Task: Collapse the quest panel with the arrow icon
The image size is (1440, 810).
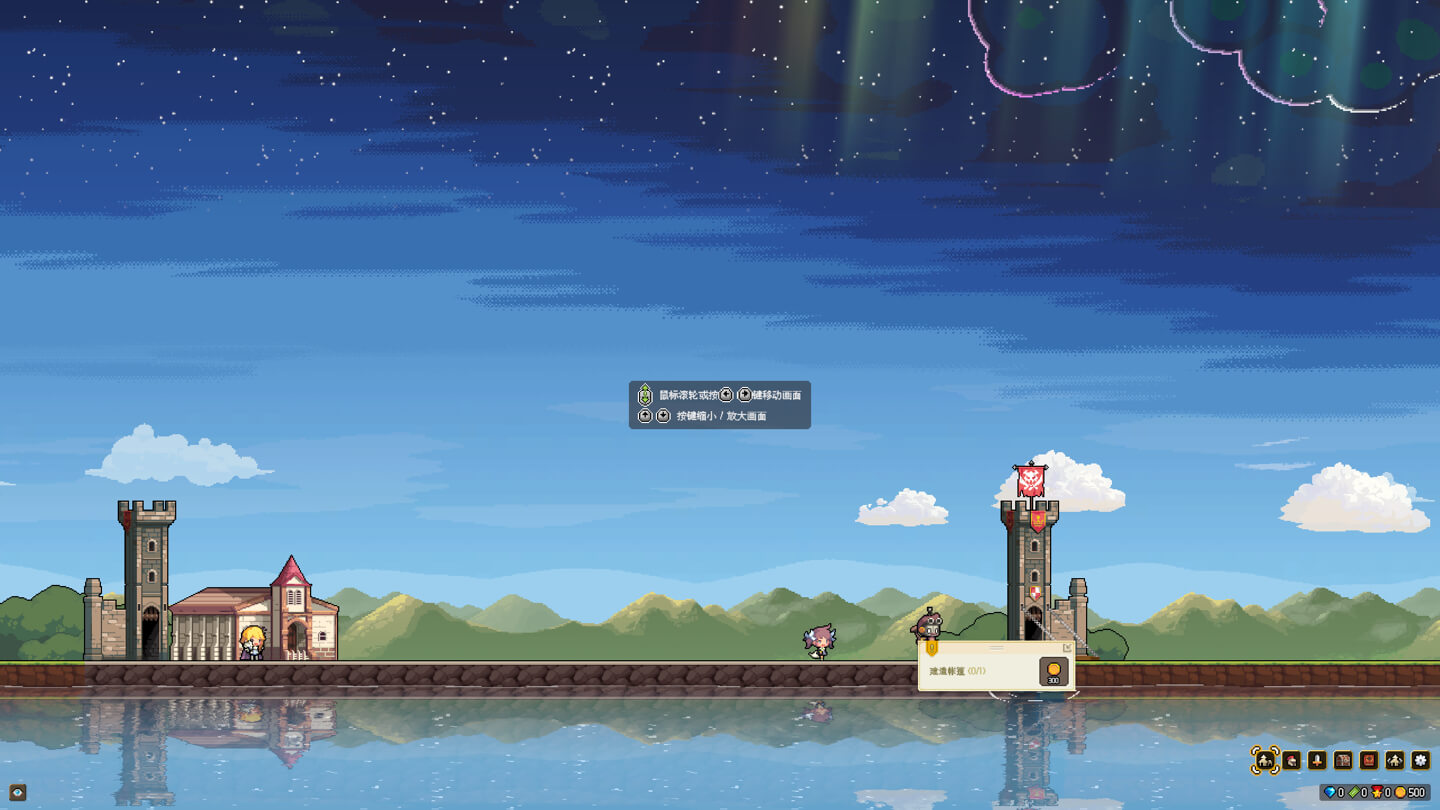Action: 1067,648
